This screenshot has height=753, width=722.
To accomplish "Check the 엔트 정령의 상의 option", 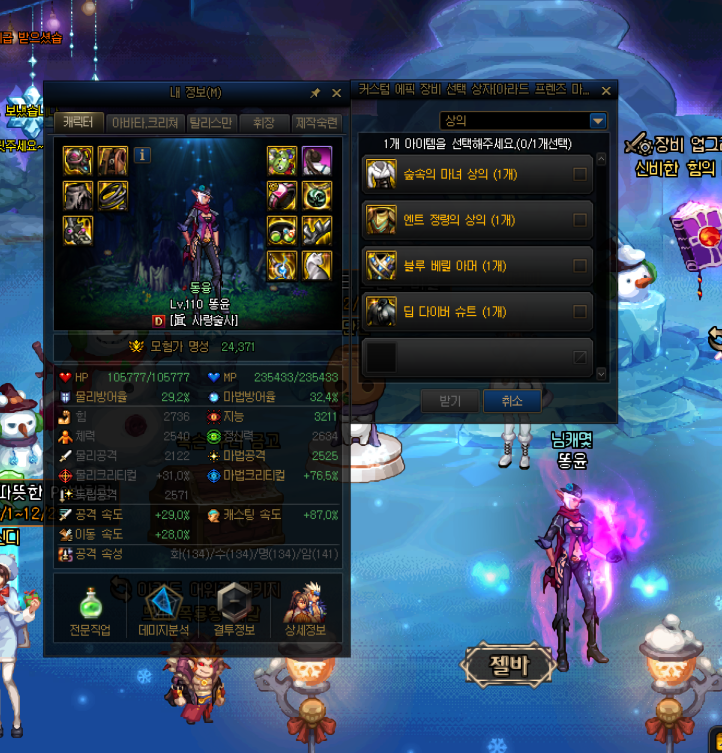I will 579,220.
